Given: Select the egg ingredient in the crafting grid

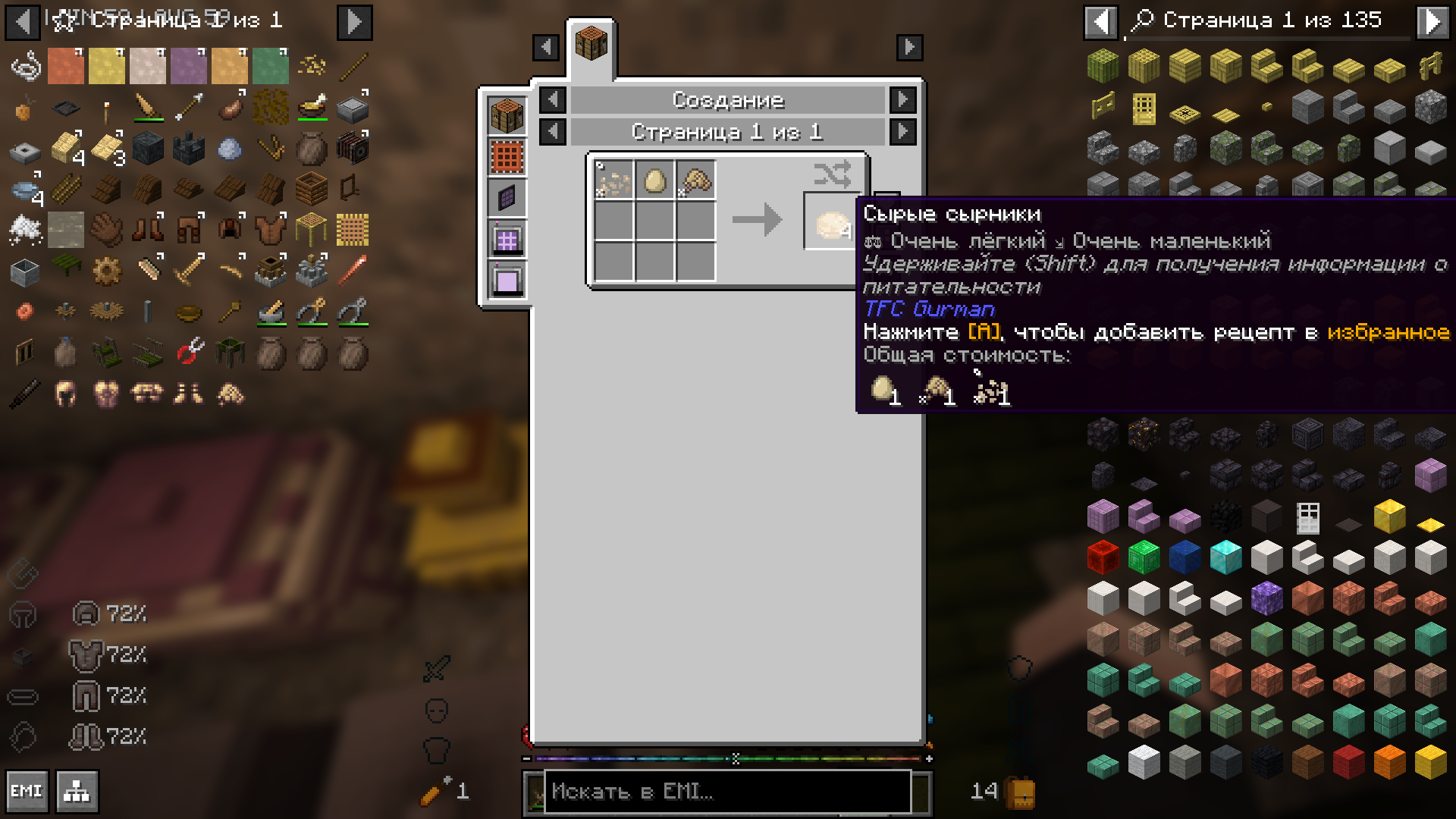Looking at the screenshot, I should tap(654, 181).
